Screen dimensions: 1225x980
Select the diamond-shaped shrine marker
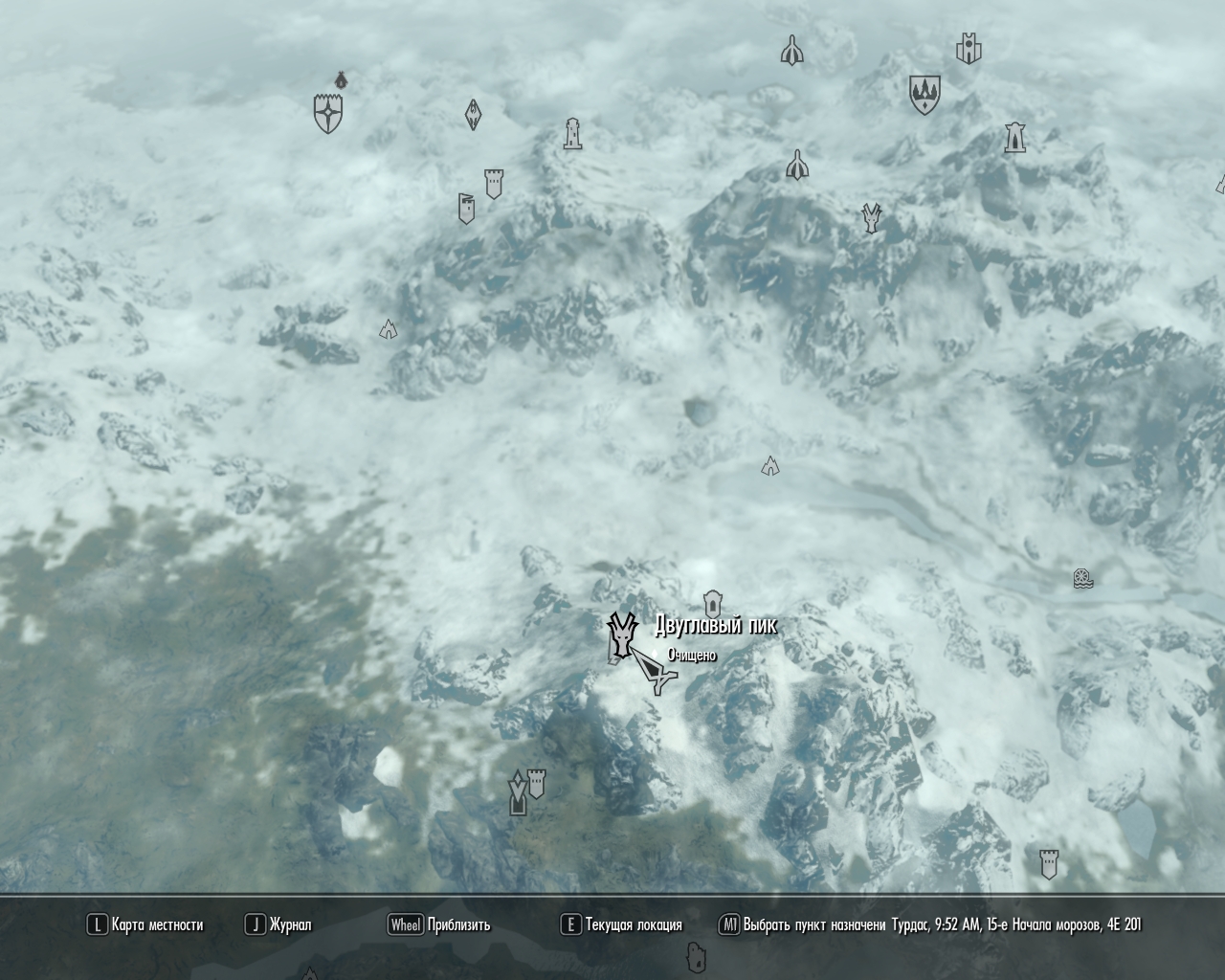click(x=473, y=114)
